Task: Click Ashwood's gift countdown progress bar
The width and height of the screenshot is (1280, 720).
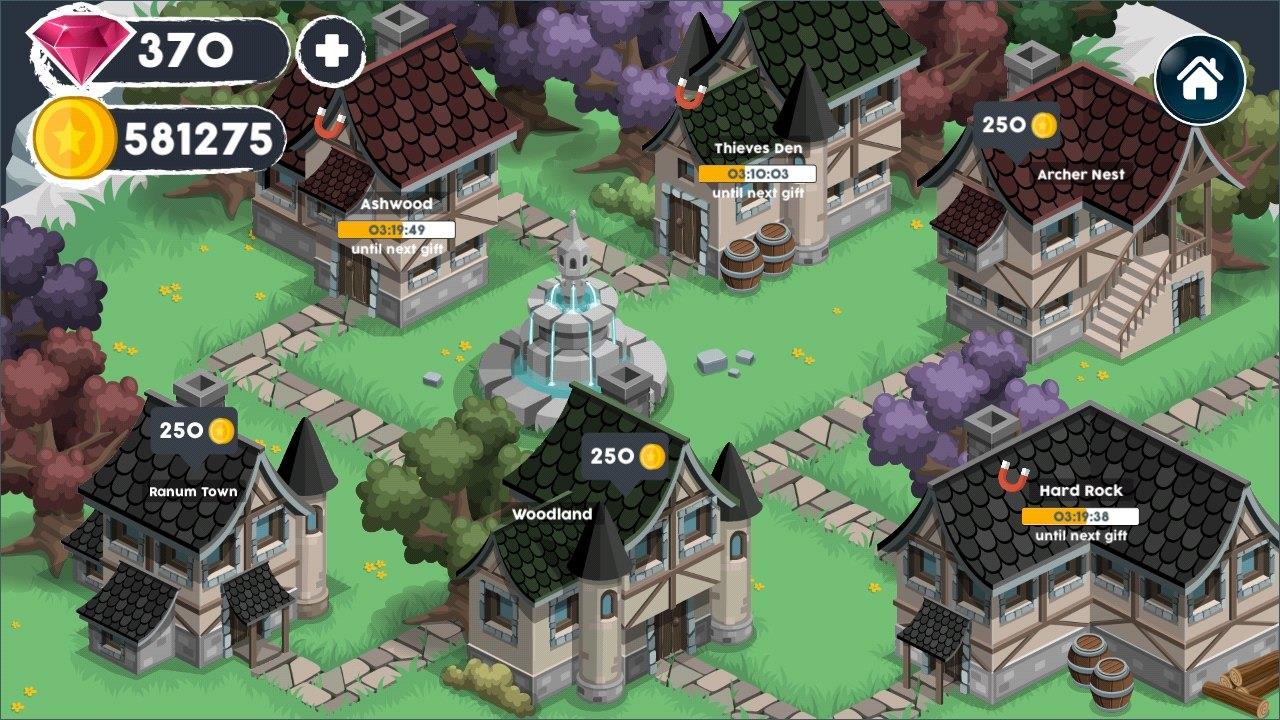Action: pos(398,229)
